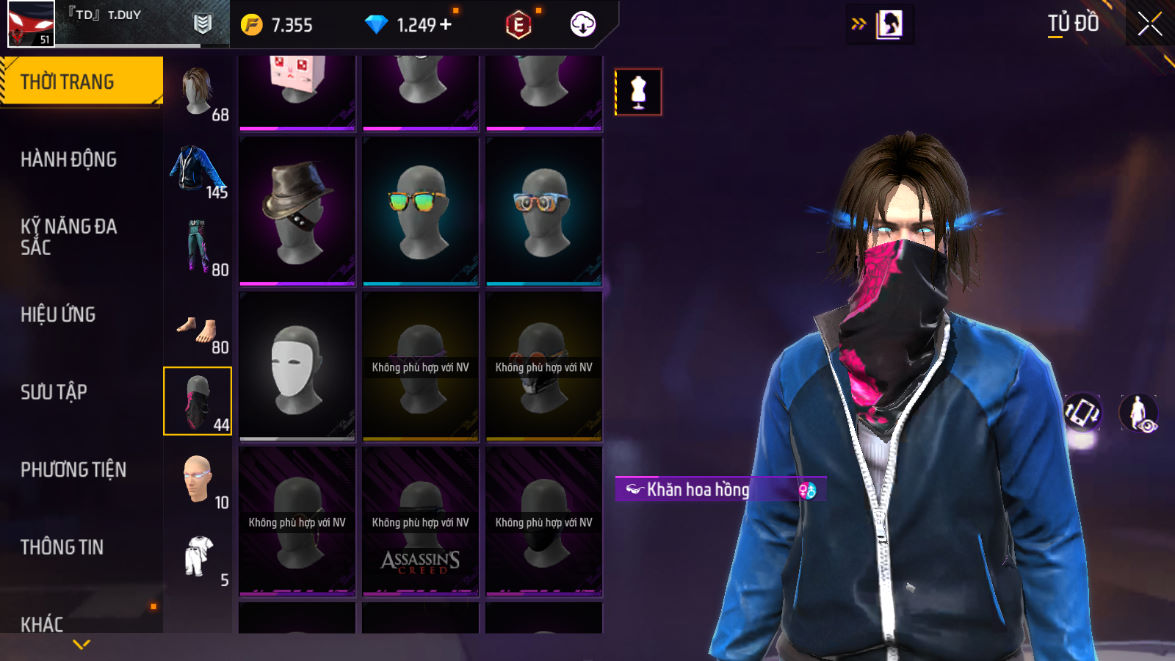Select the white face mask item
The image size is (1175, 661).
coord(298,365)
